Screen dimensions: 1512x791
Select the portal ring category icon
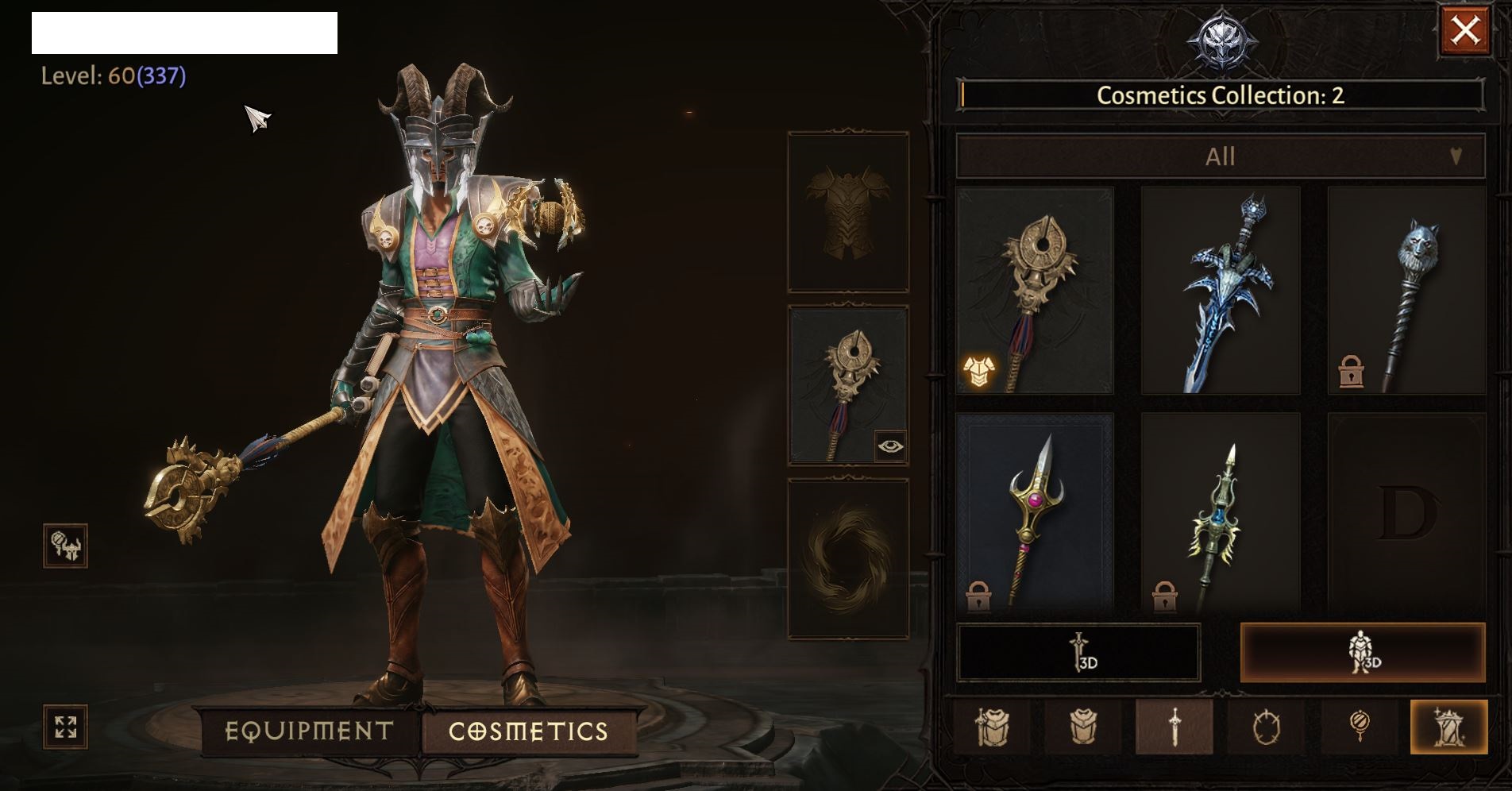pos(1266,727)
